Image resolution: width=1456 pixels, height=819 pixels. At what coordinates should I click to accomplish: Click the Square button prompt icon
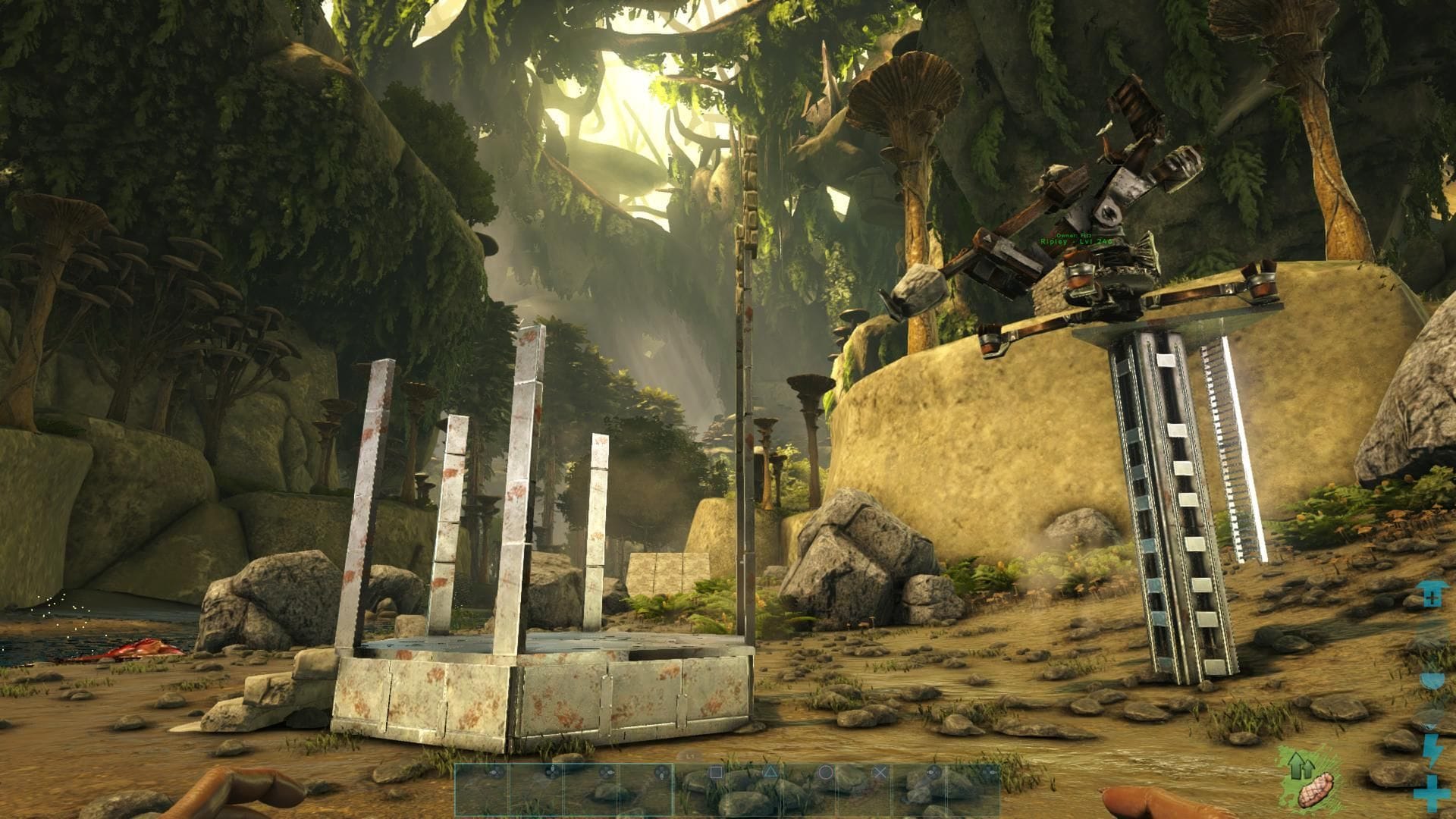(716, 772)
